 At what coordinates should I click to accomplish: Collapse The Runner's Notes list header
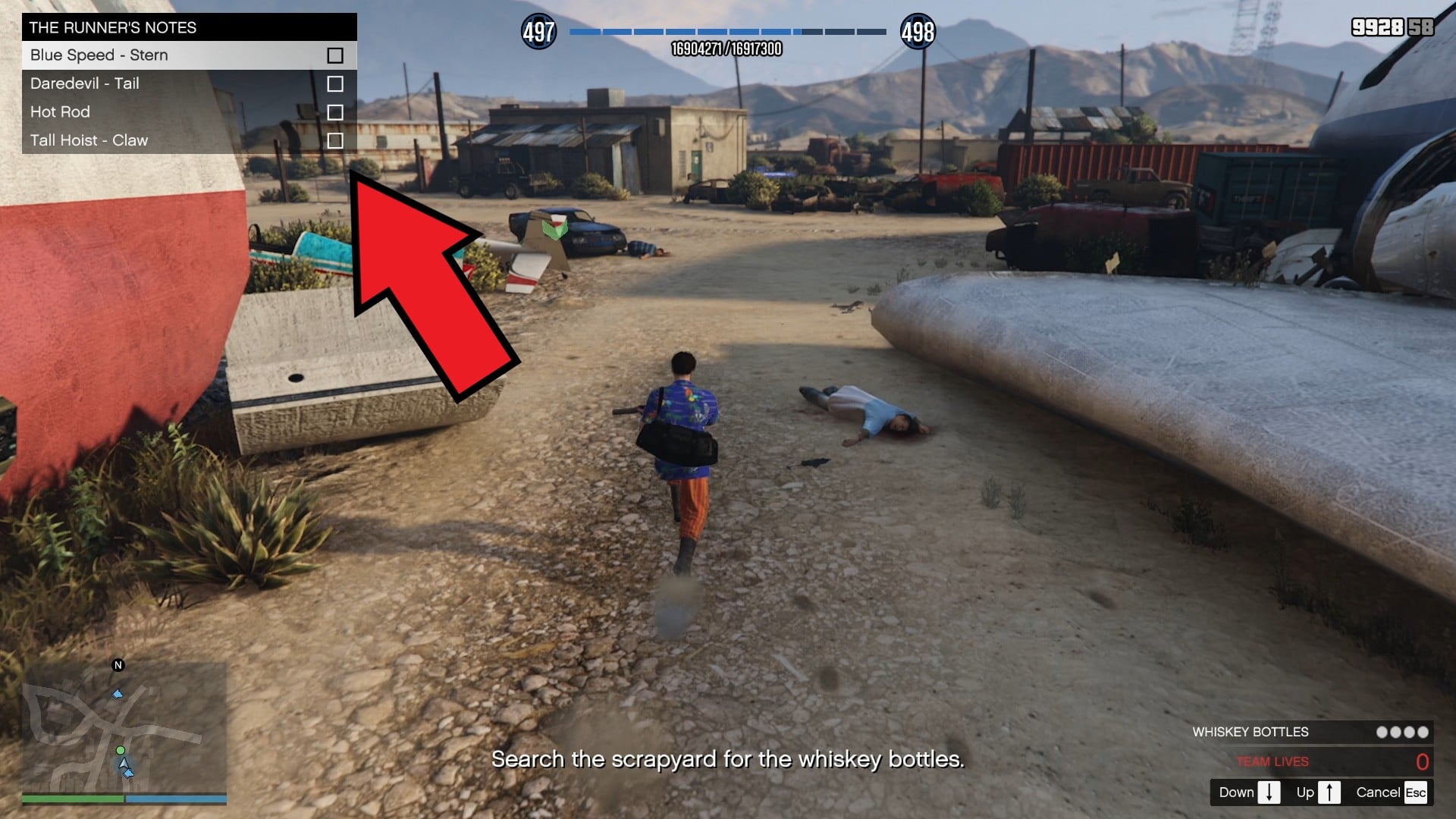pyautogui.click(x=188, y=27)
